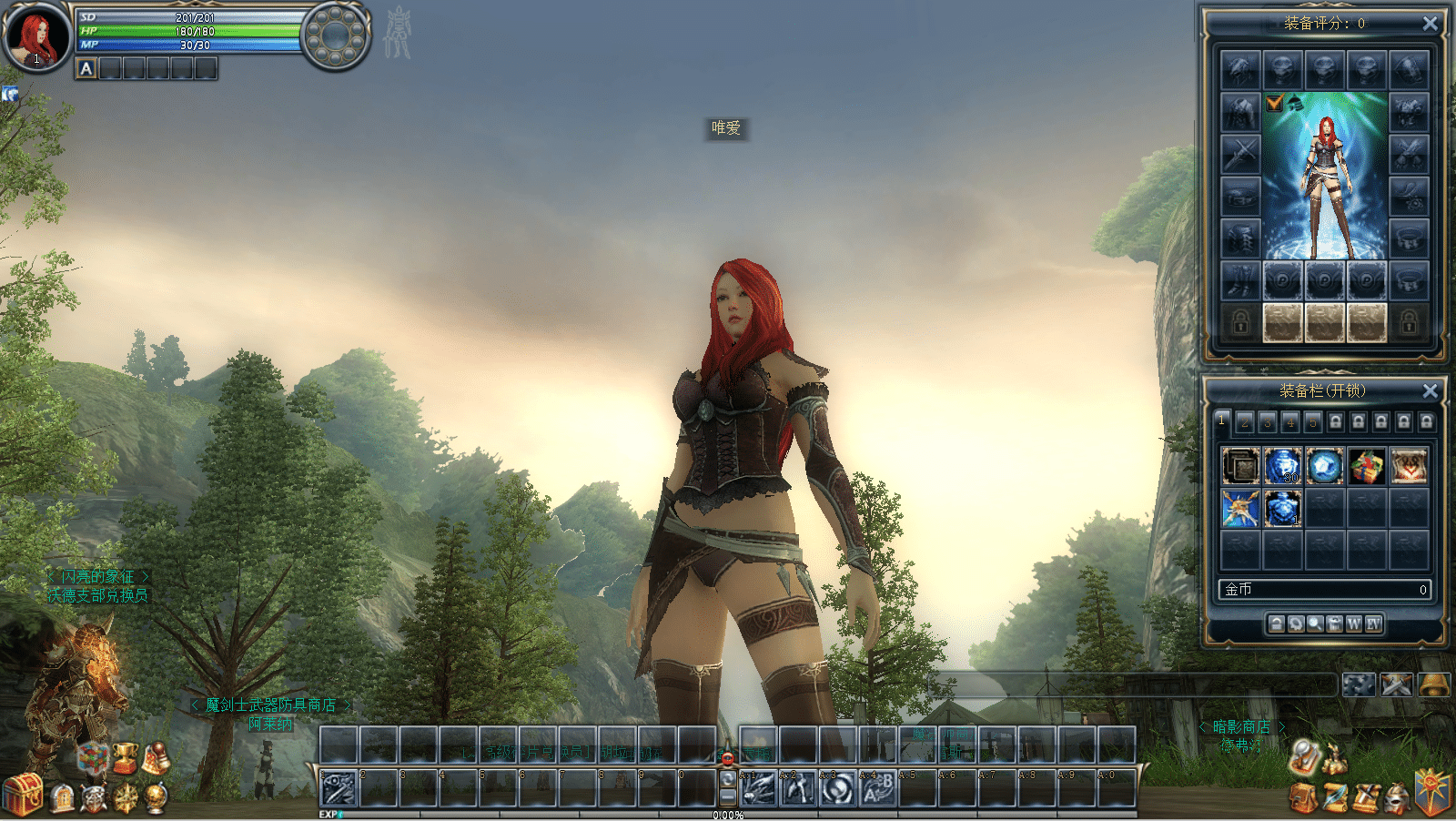Click the magnifying glass inventory button
This screenshot has height=821, width=1456.
point(1314,623)
